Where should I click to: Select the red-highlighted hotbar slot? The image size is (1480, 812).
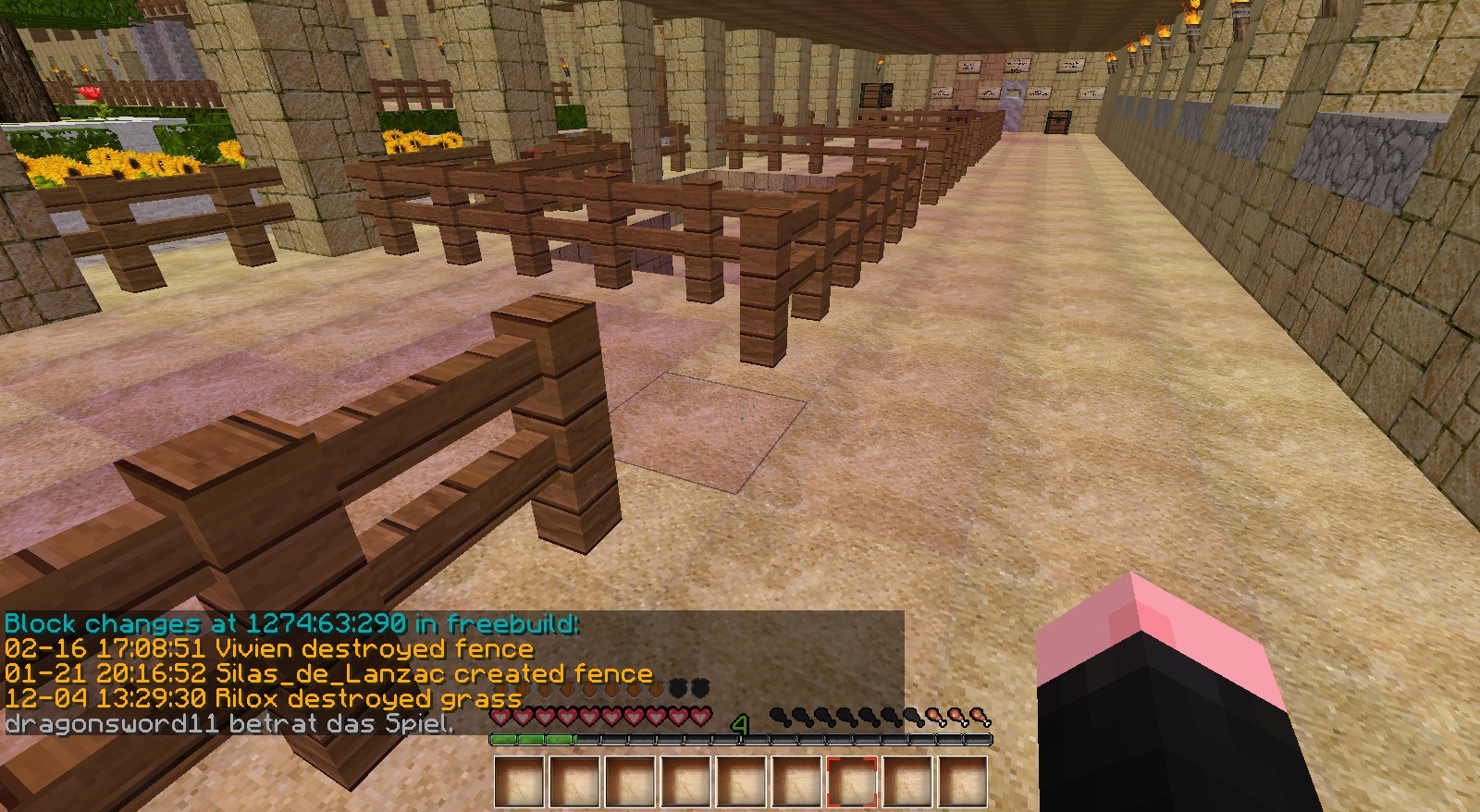(853, 781)
